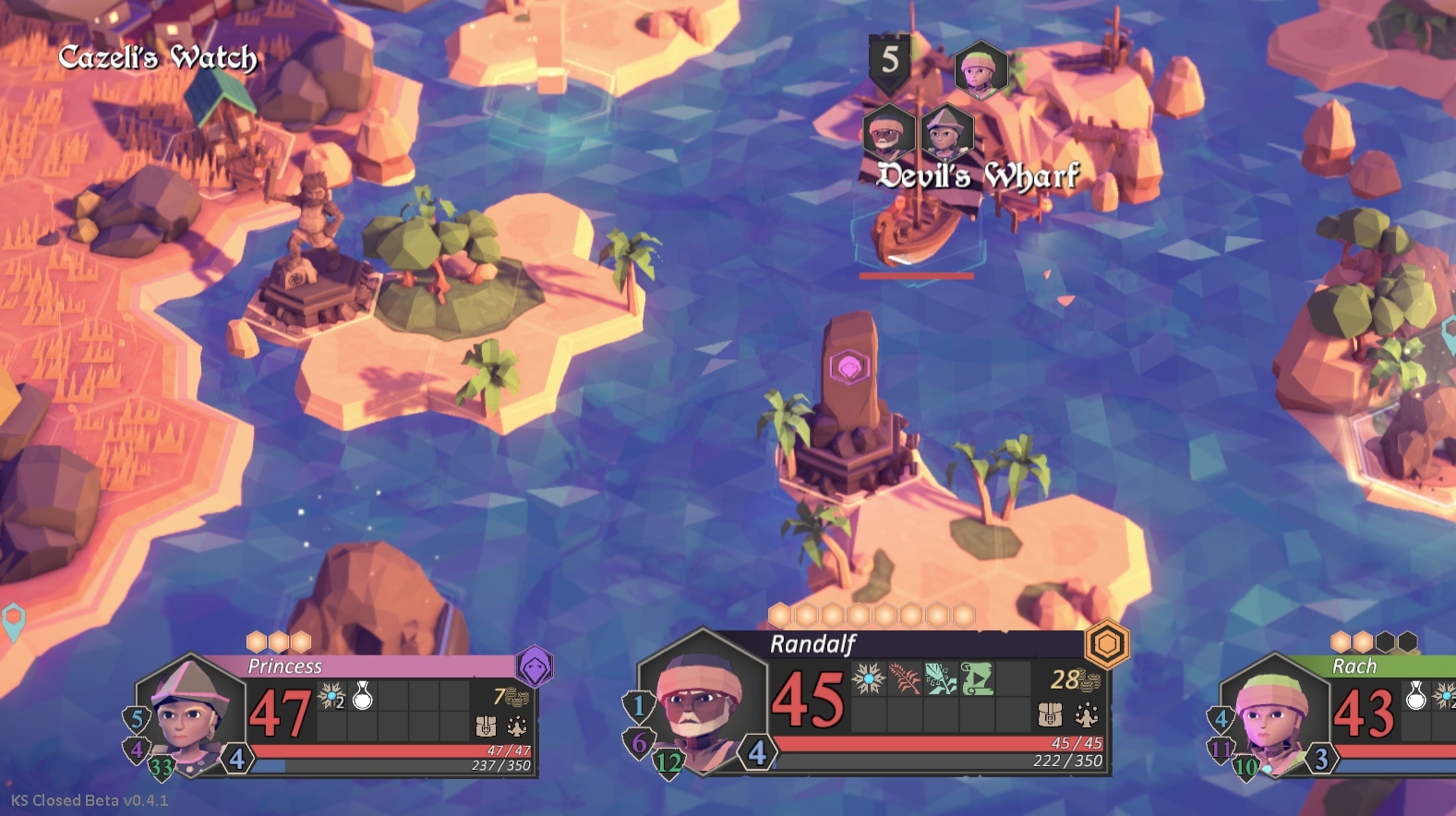This screenshot has height=816, width=1456.
Task: Select the red fern herb in Randalf's slots
Action: pos(904,679)
